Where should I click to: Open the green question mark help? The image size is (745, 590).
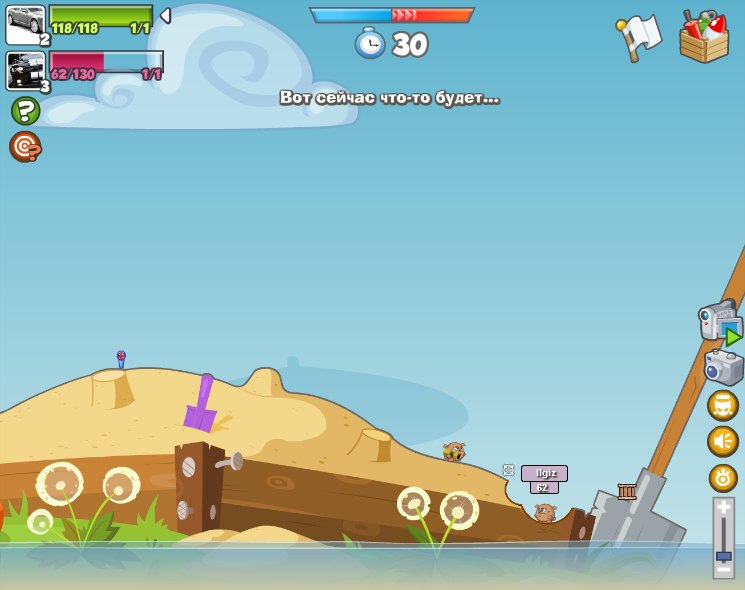click(x=25, y=110)
